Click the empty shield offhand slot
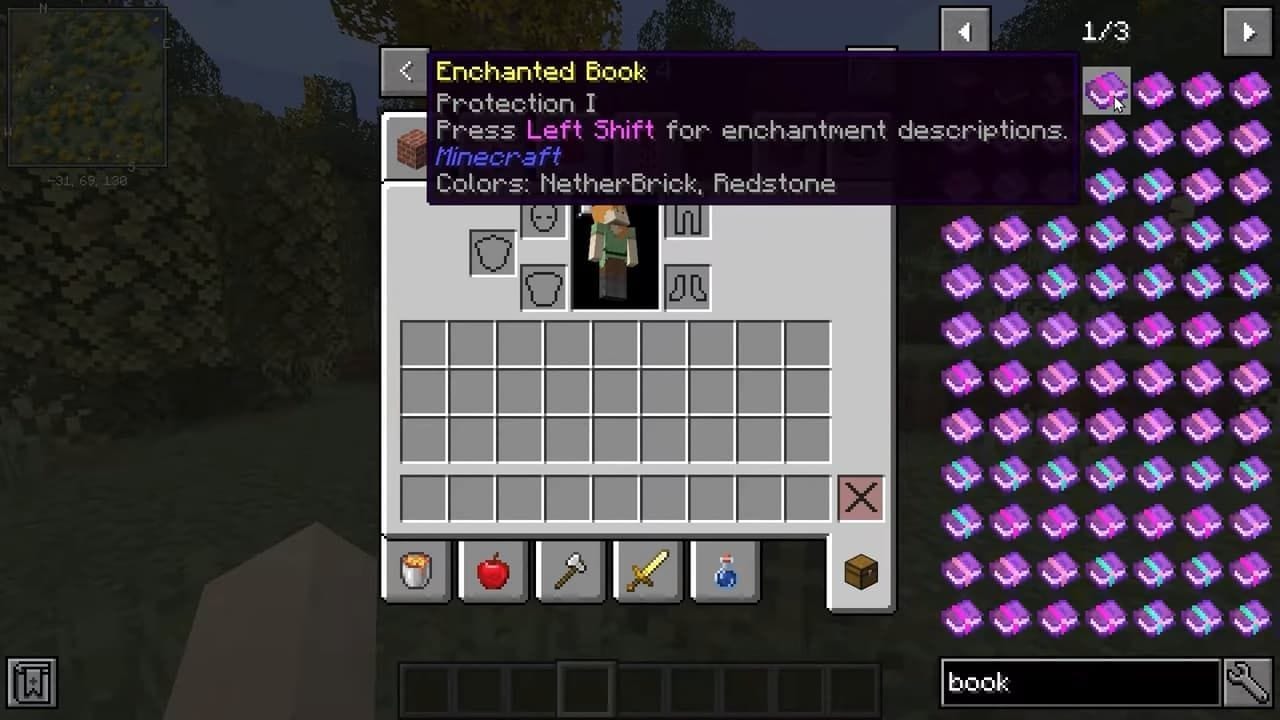Viewport: 1280px width, 720px height. click(x=491, y=251)
